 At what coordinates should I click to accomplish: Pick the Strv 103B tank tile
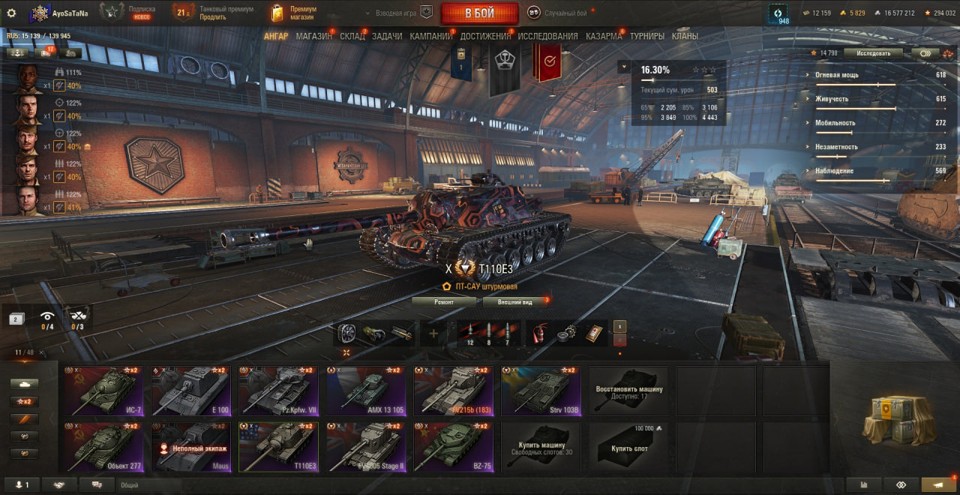tap(540, 389)
